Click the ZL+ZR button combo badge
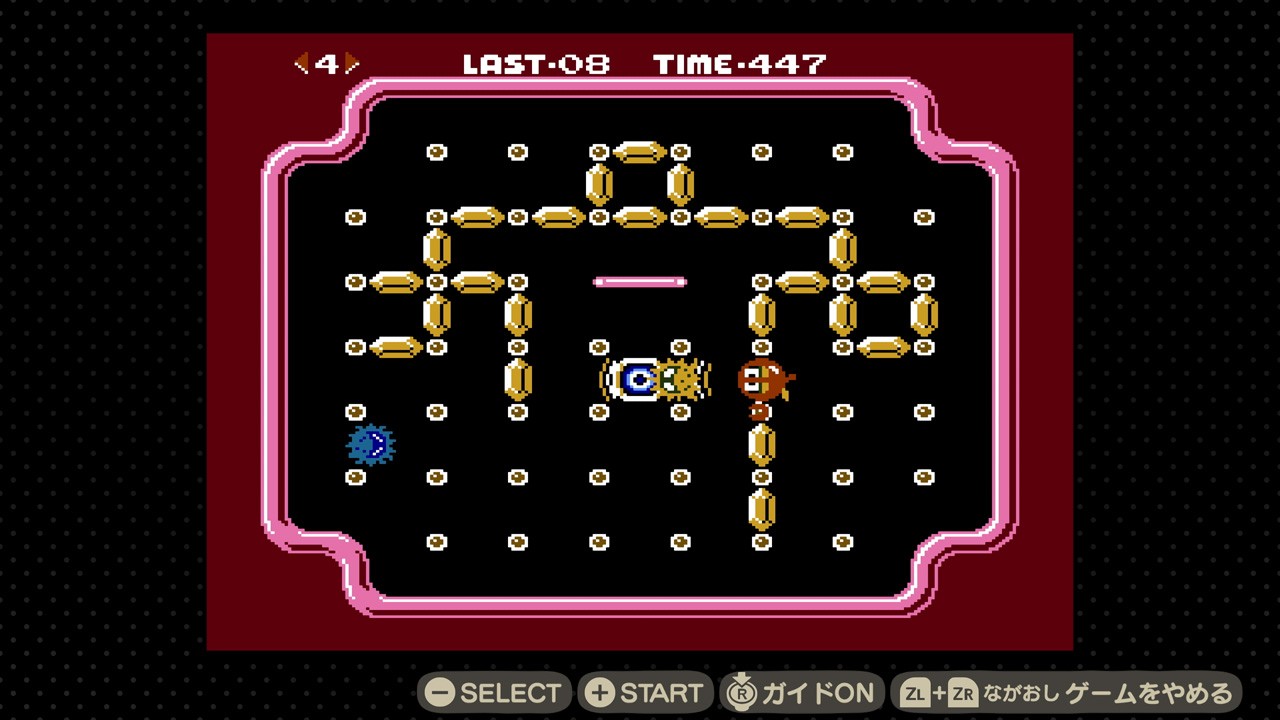1280x720 pixels. (x=938, y=691)
